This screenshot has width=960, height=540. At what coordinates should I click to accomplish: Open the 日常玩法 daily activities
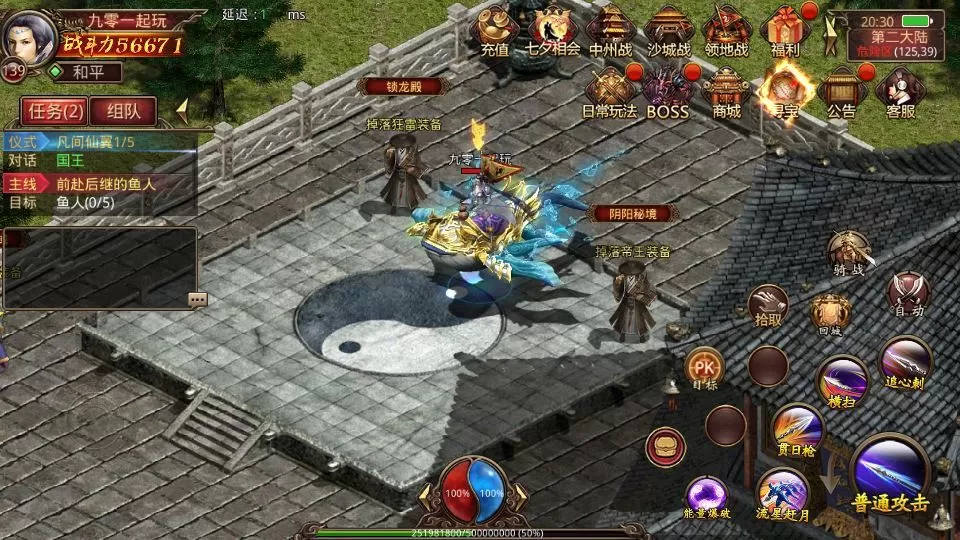(611, 92)
